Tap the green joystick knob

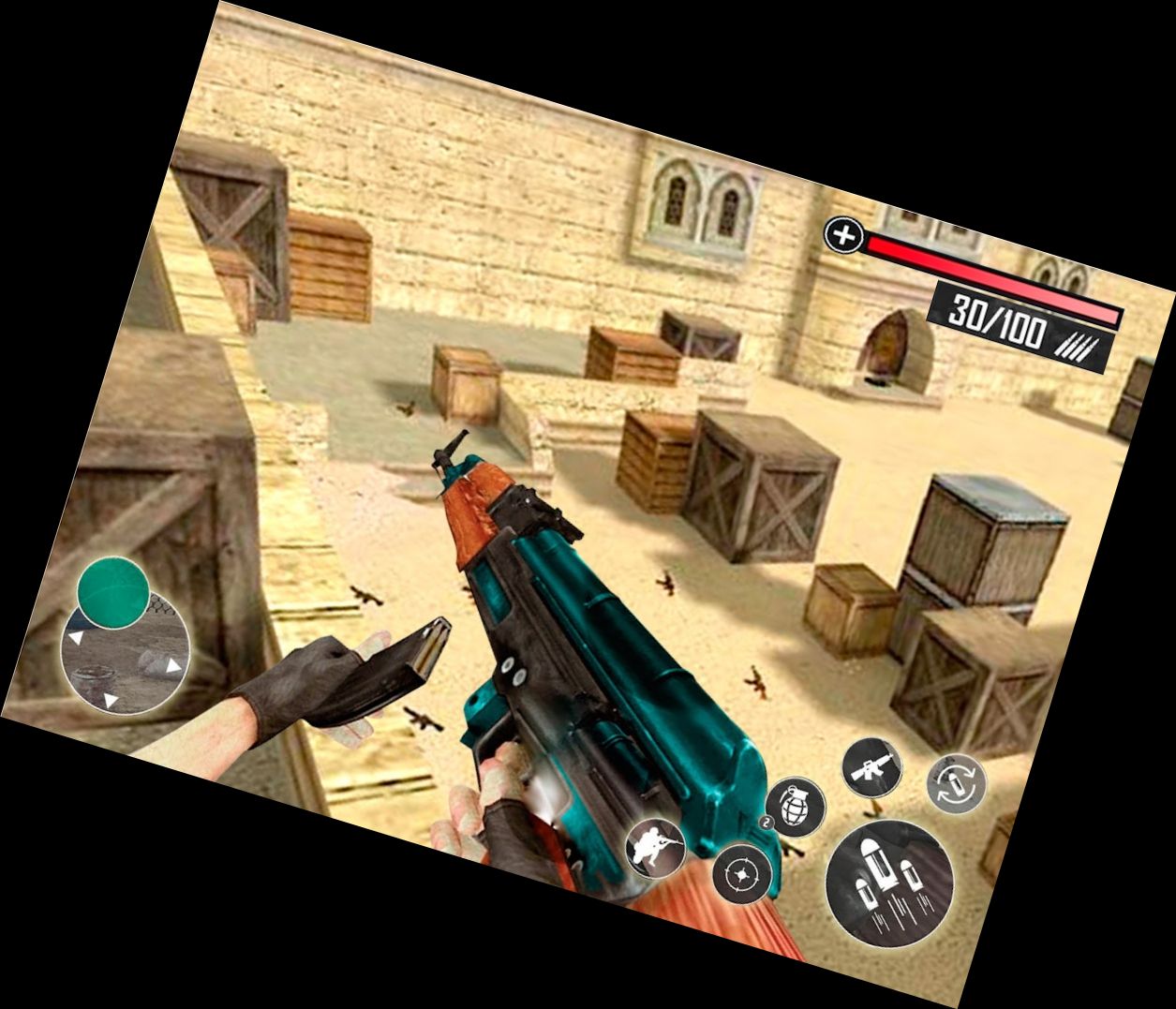point(112,591)
